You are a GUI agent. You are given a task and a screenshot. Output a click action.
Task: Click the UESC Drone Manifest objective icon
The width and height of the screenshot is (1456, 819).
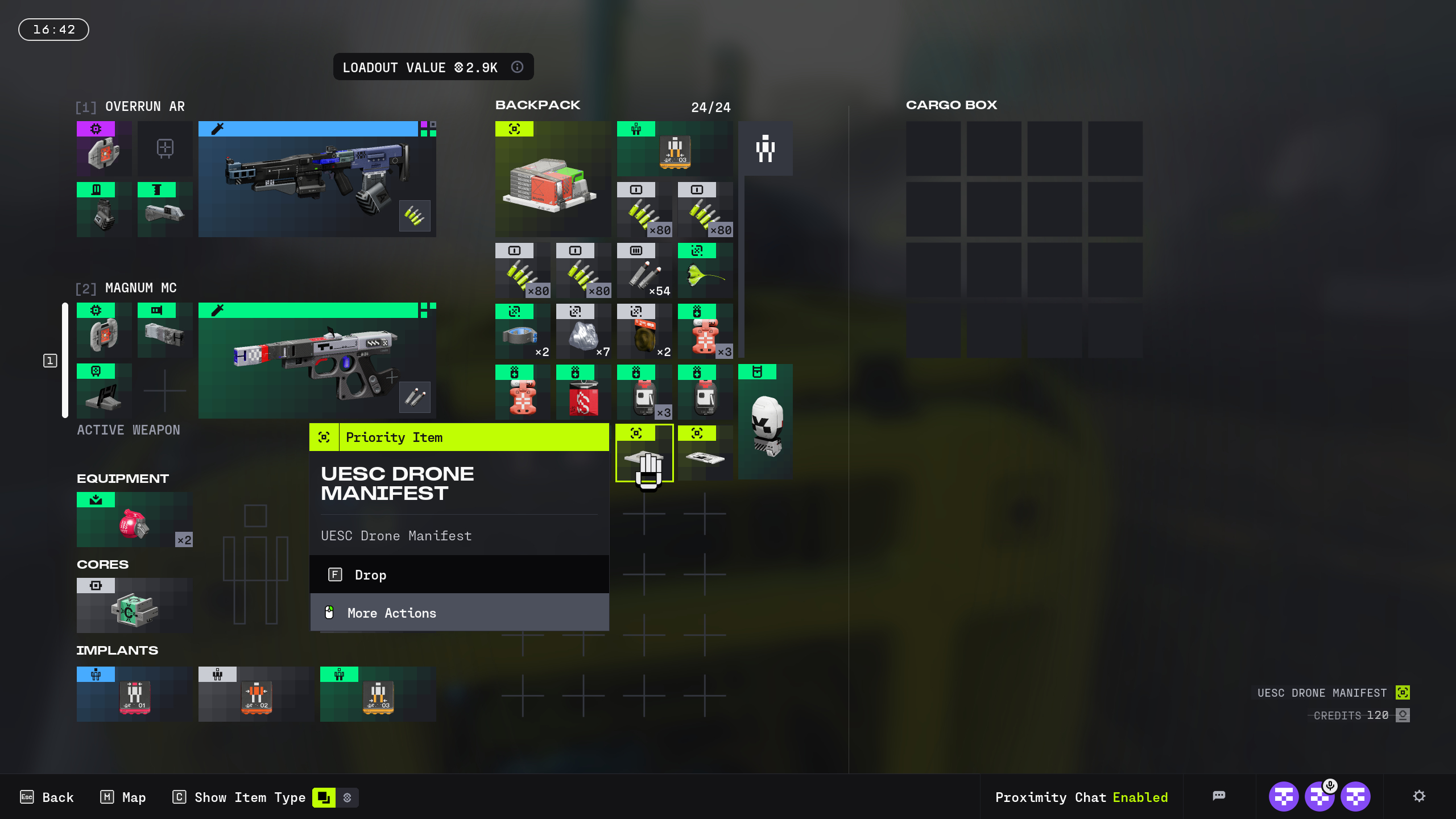coord(1402,693)
